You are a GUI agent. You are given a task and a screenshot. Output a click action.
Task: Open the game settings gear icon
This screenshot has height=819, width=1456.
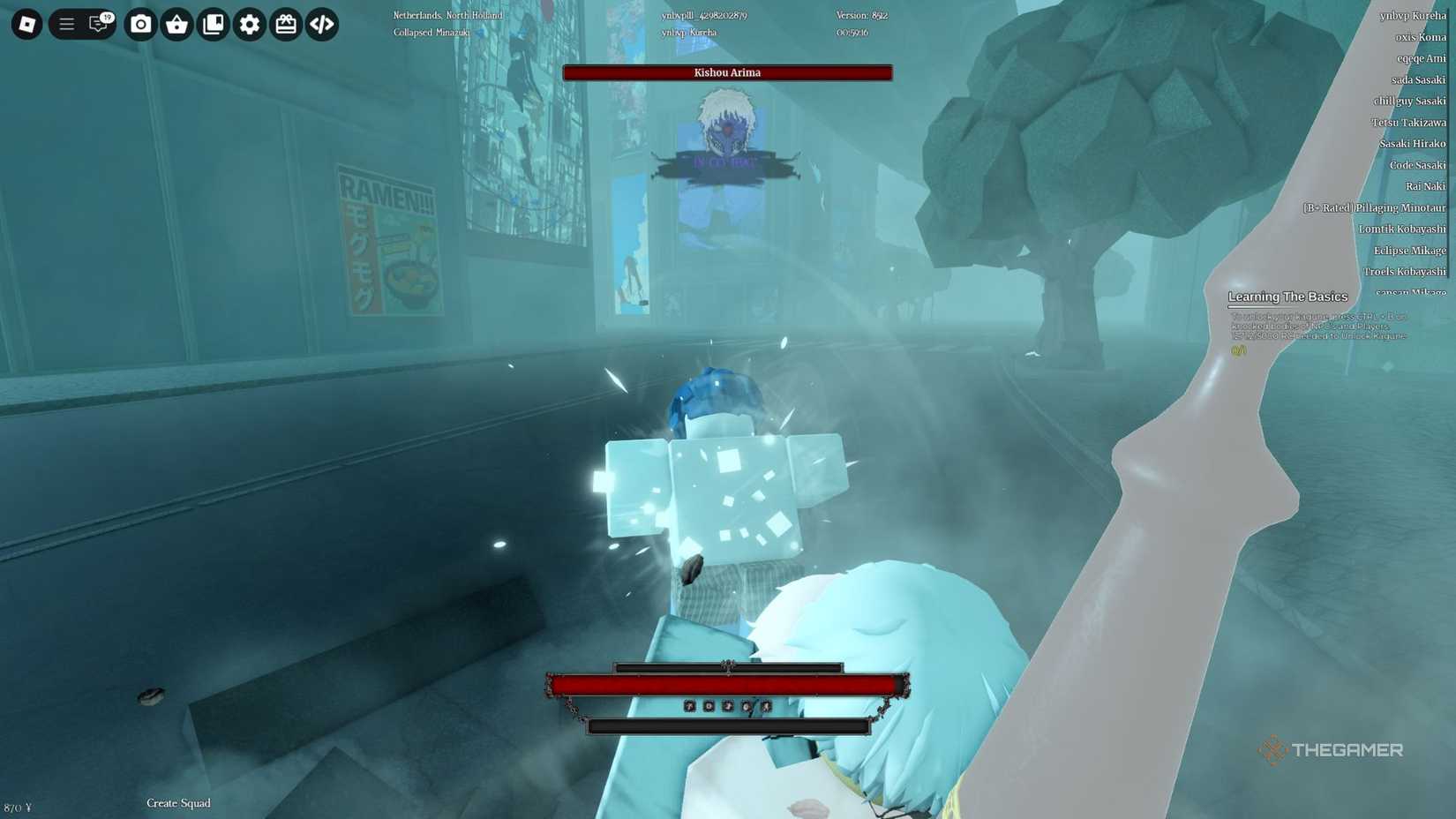coord(249,25)
